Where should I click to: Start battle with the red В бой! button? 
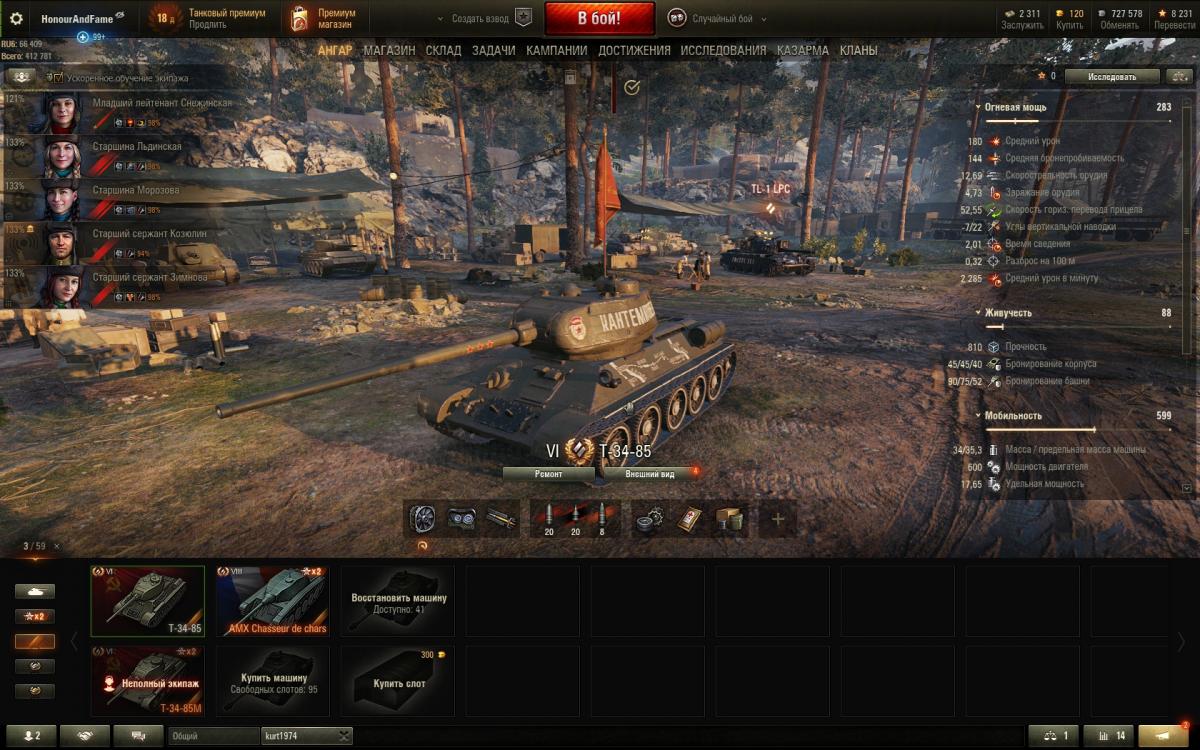tap(599, 19)
